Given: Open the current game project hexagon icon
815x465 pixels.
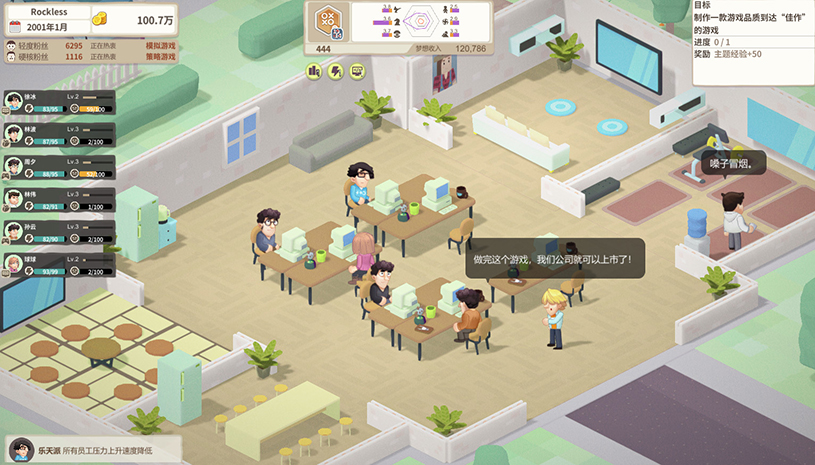Looking at the screenshot, I should click(x=327, y=22).
